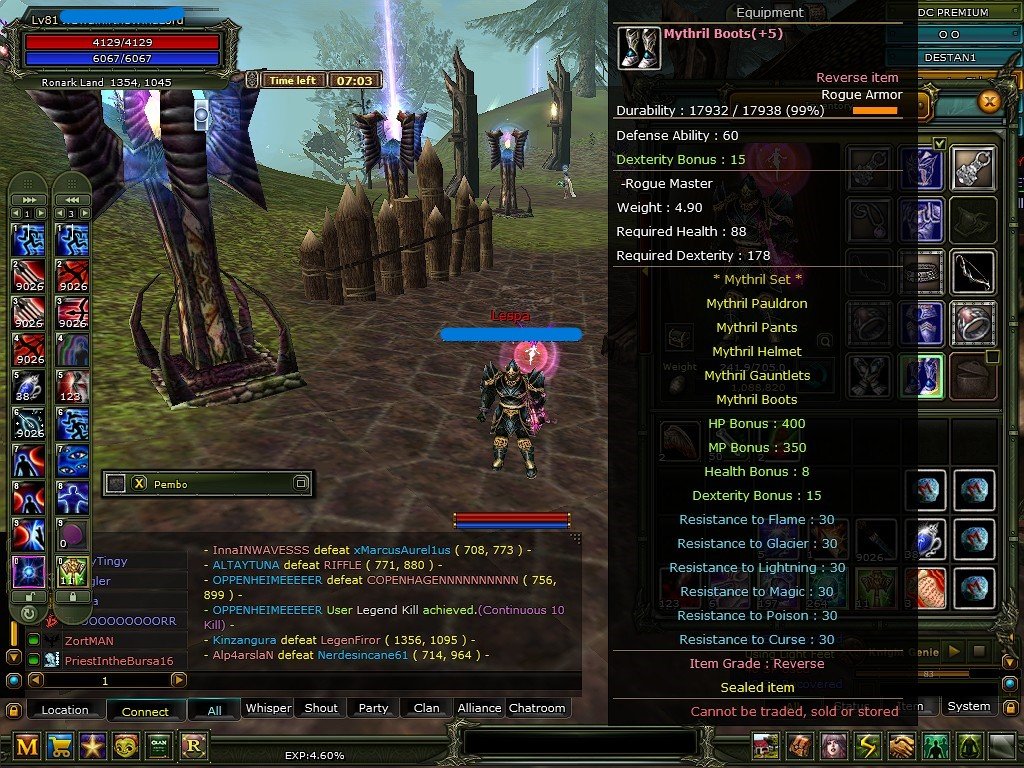Show the Chatroom tab
This screenshot has height=768, width=1024.
537,708
